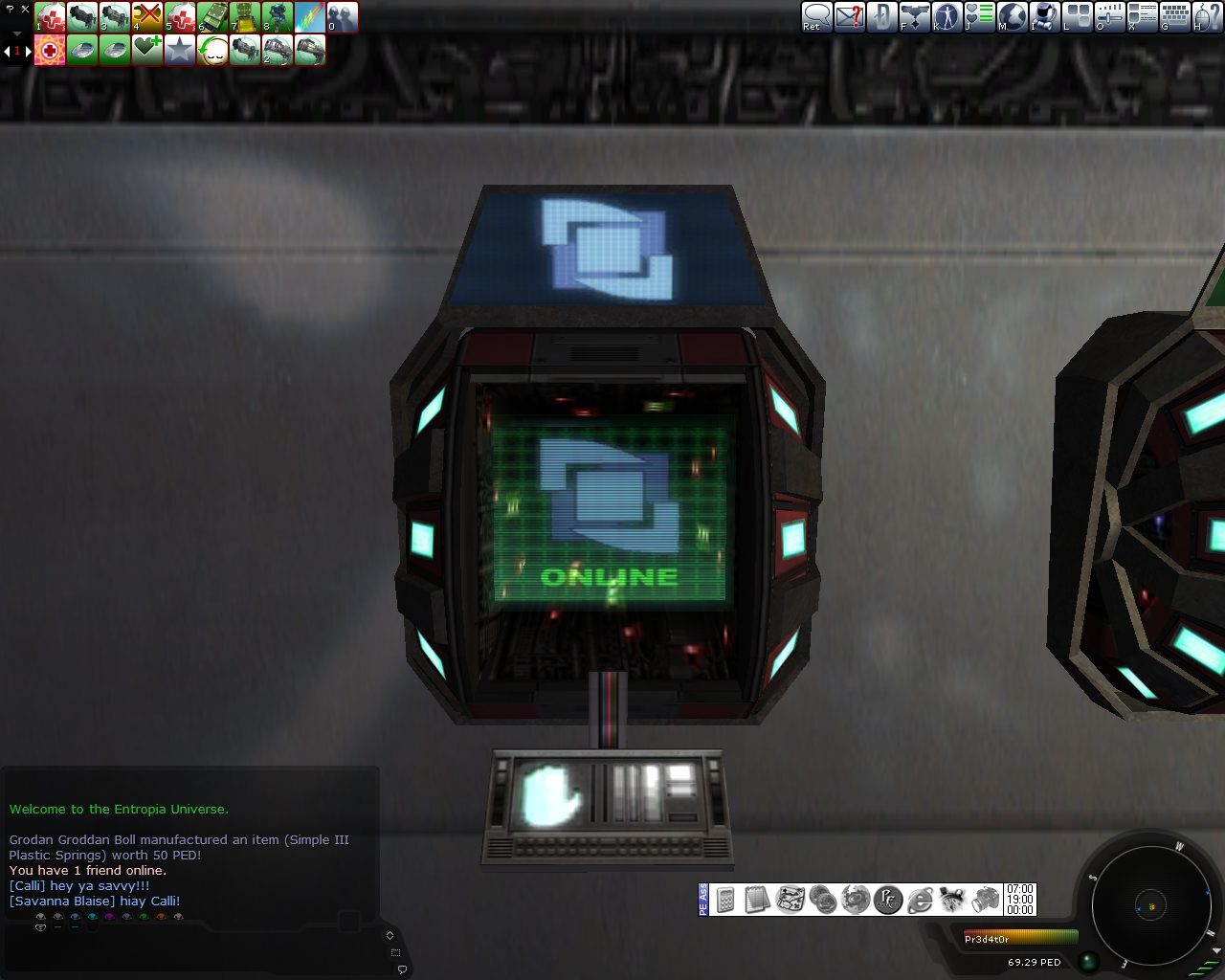Toggle the hearts status icon labeled J
This screenshot has width=1225, height=980.
[x=979, y=19]
